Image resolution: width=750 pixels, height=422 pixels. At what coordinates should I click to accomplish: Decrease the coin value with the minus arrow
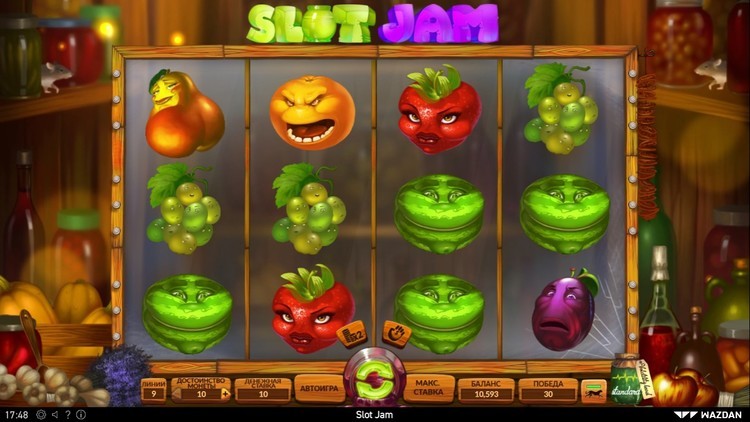pyautogui.click(x=176, y=394)
